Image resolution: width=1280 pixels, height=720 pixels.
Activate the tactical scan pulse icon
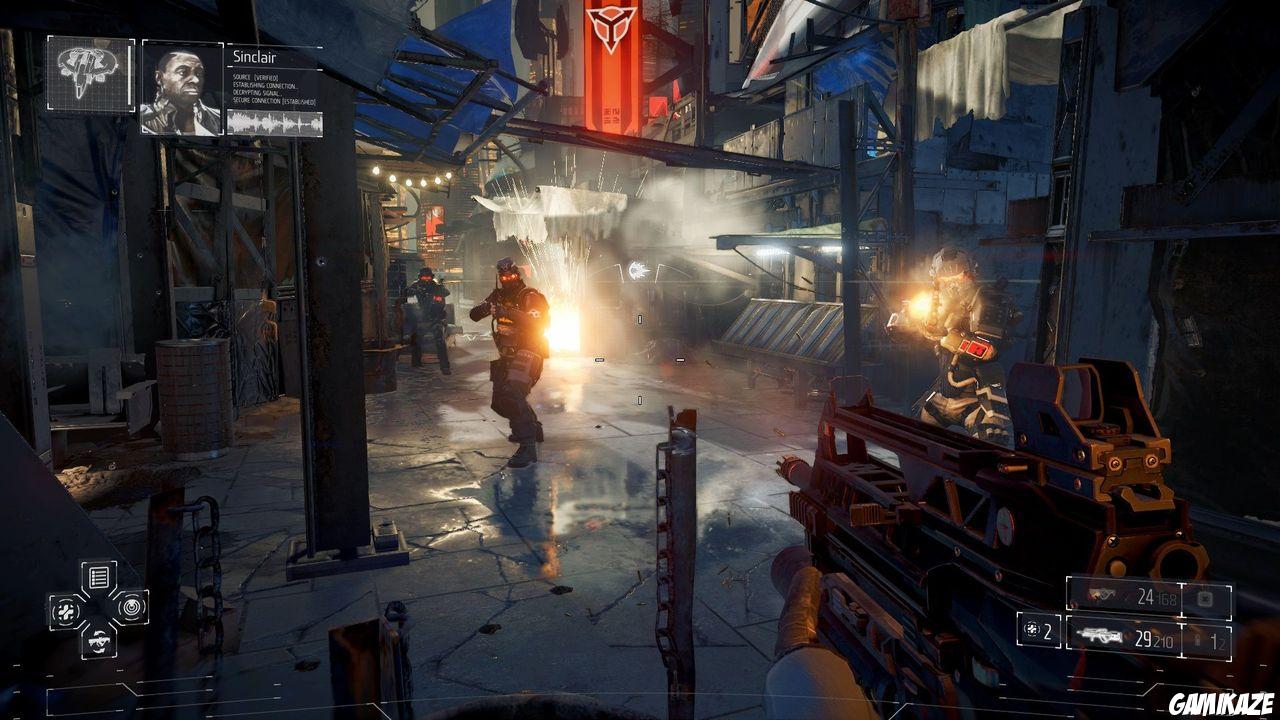pyautogui.click(x=132, y=607)
